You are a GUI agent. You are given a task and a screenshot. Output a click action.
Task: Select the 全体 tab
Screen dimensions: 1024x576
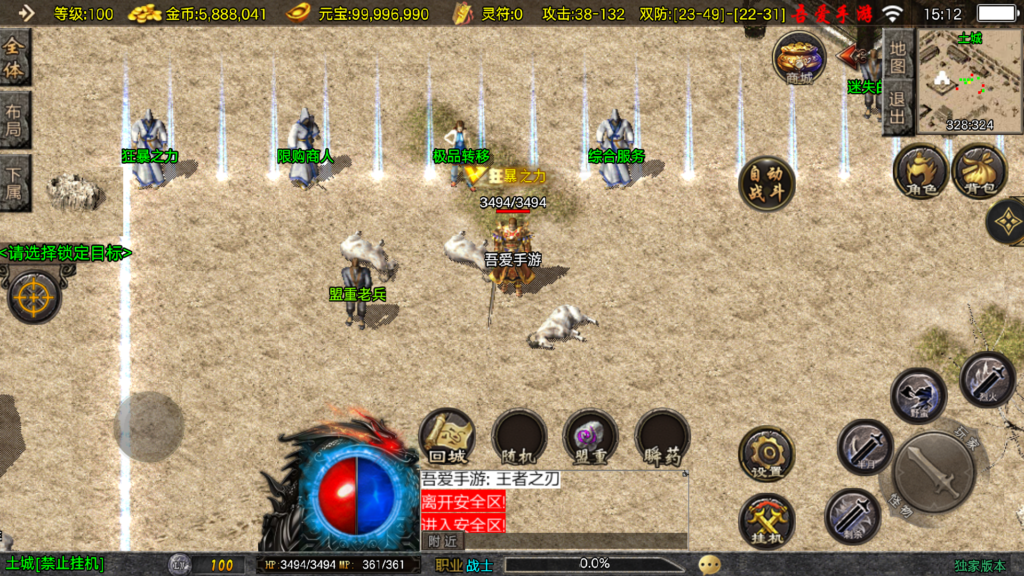(x=15, y=57)
